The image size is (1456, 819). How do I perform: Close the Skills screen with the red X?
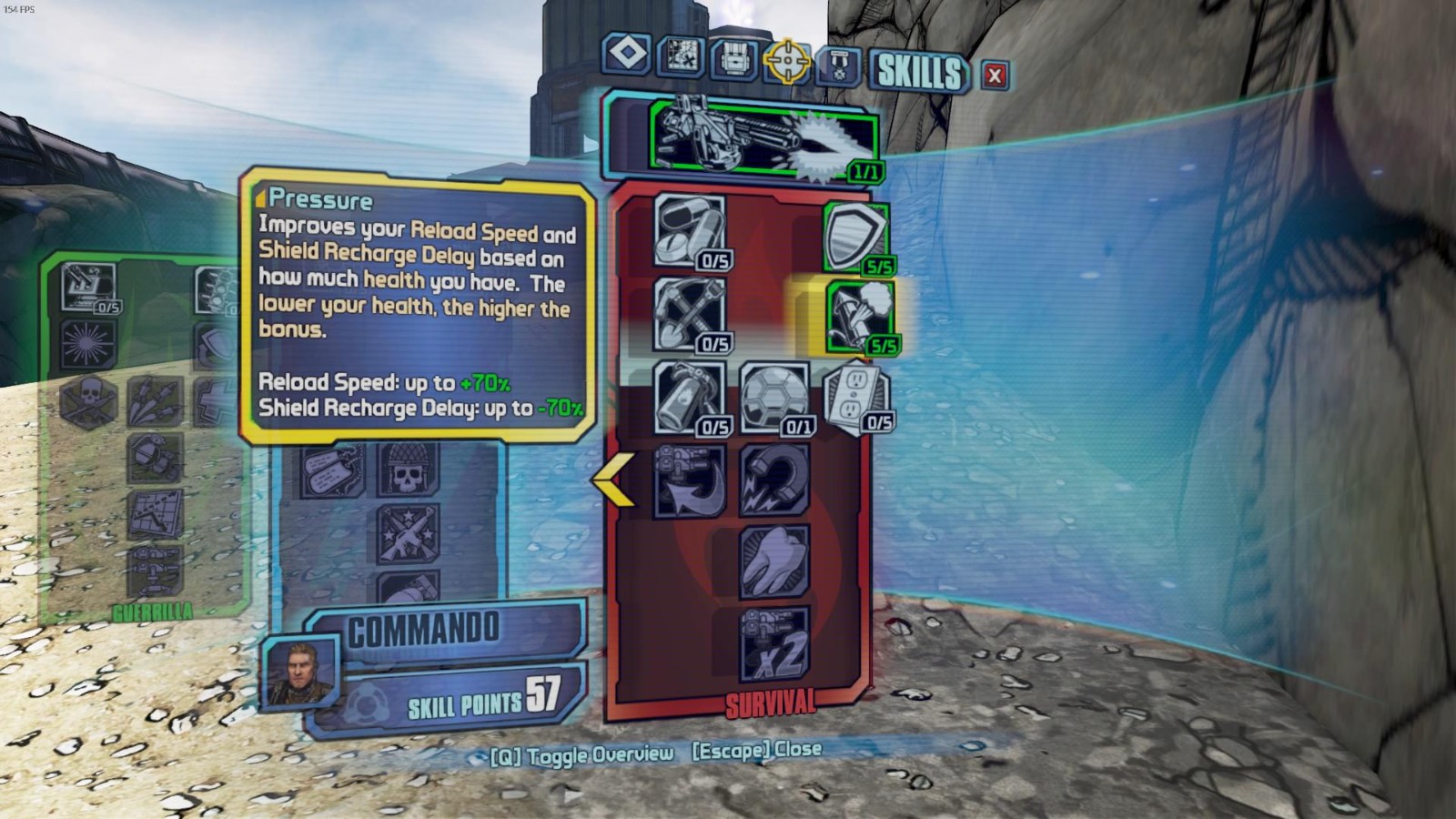coord(995,76)
